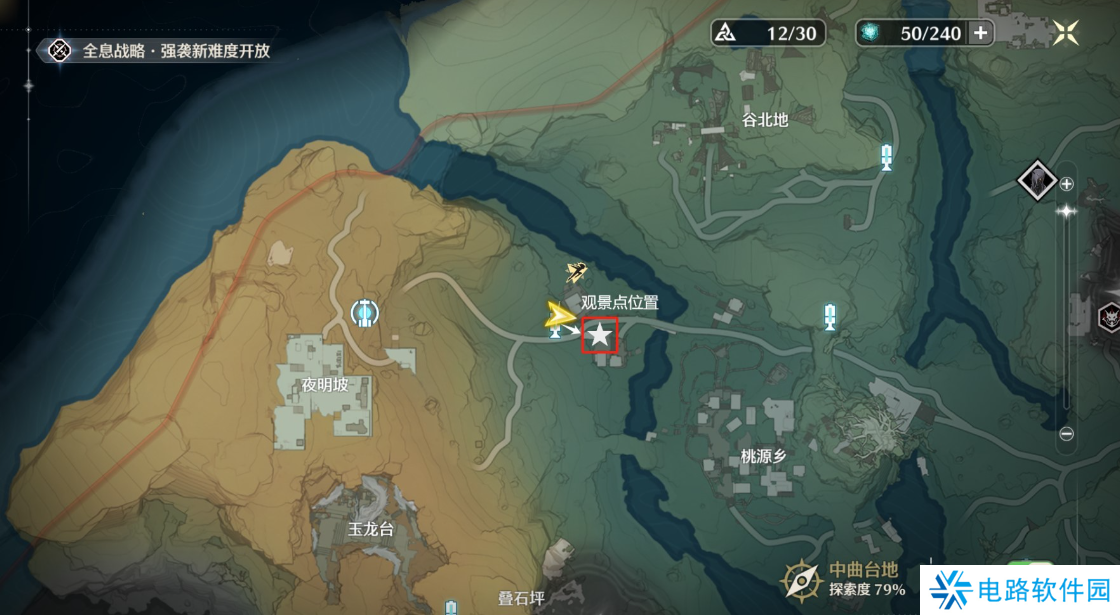Select the teleport beacon near 谷北地
The height and width of the screenshot is (615, 1120).
point(886,156)
